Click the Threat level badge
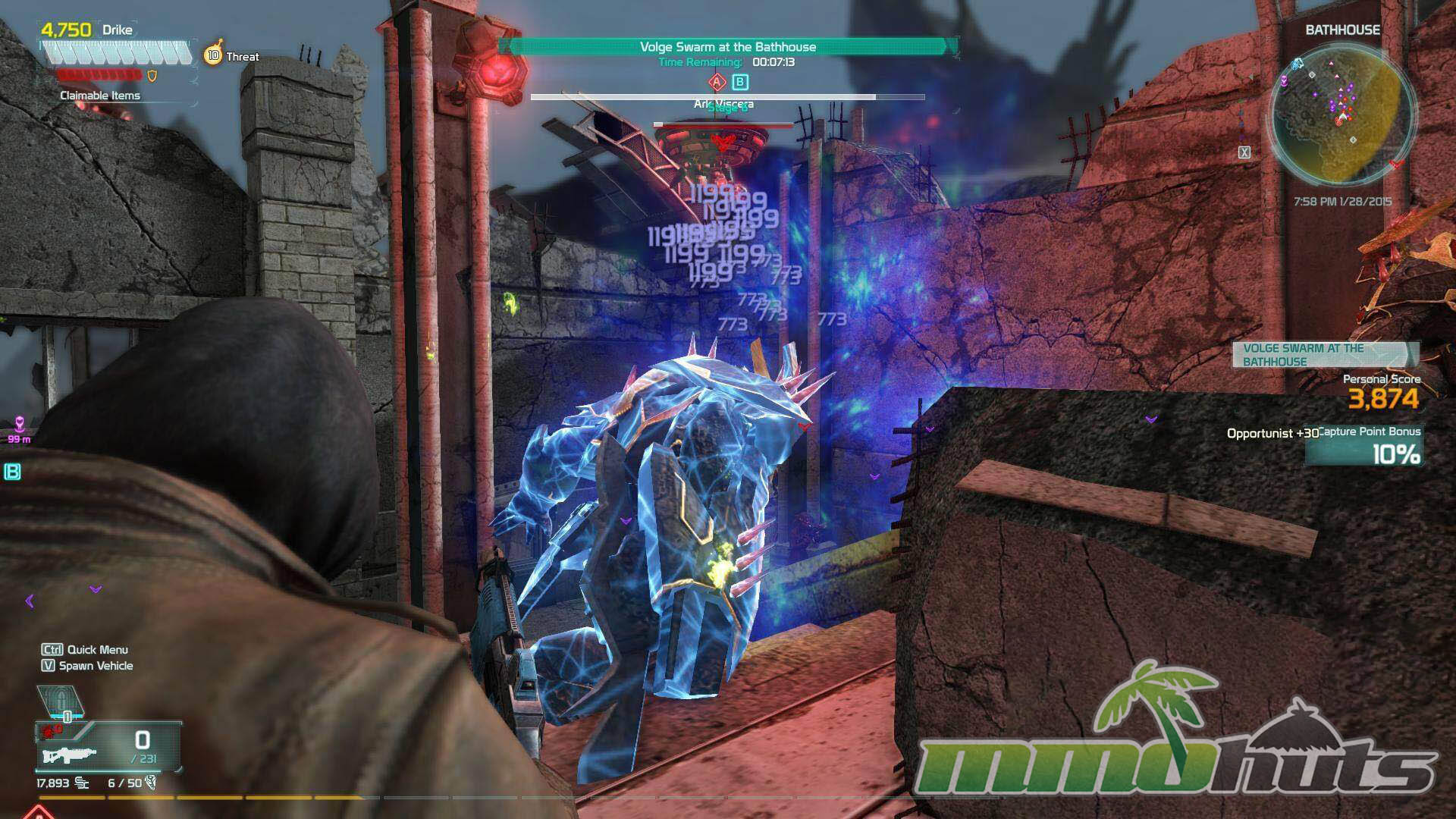This screenshot has width=1456, height=819. (214, 55)
